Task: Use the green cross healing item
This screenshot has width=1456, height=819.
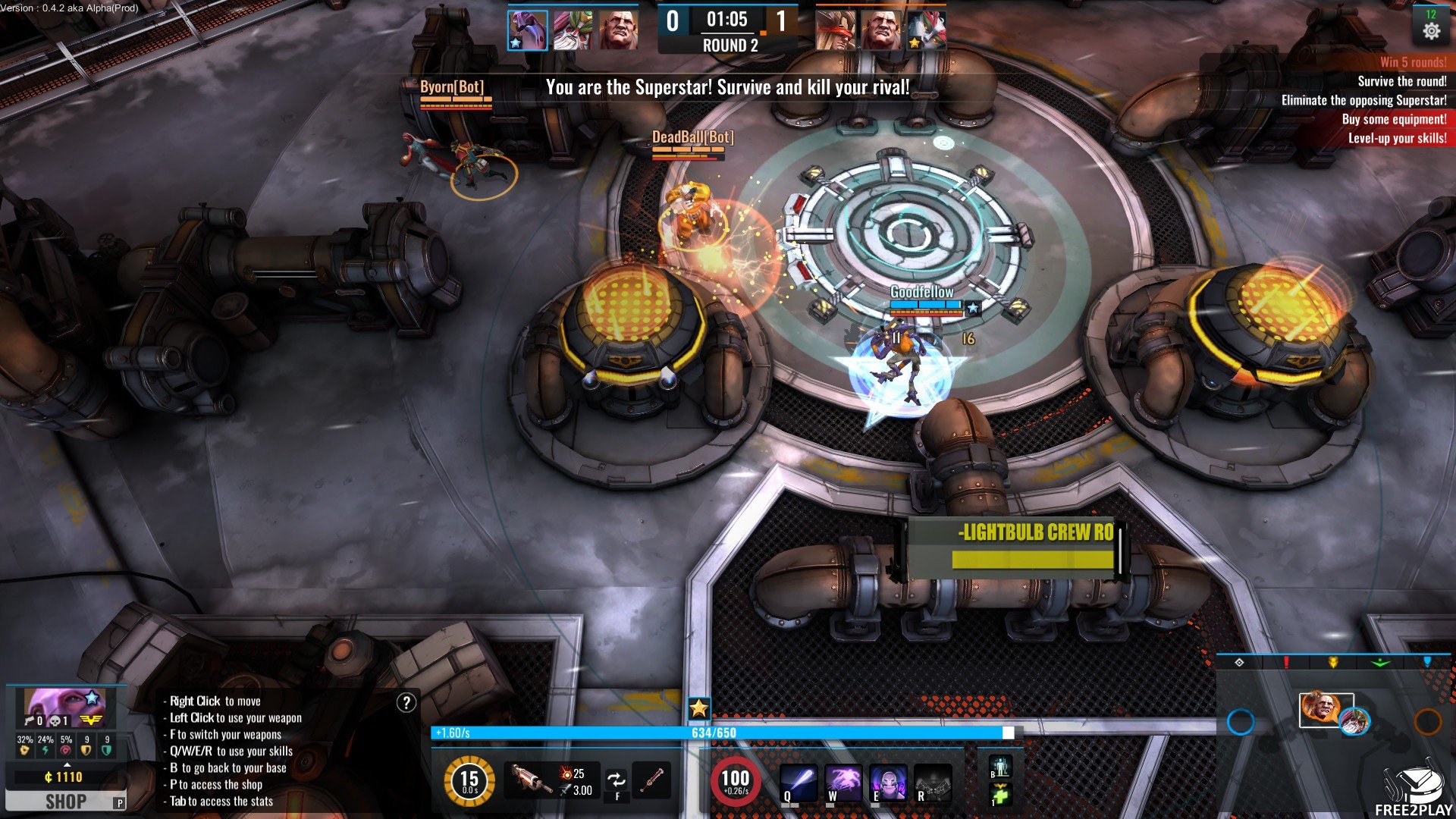Action: click(999, 795)
